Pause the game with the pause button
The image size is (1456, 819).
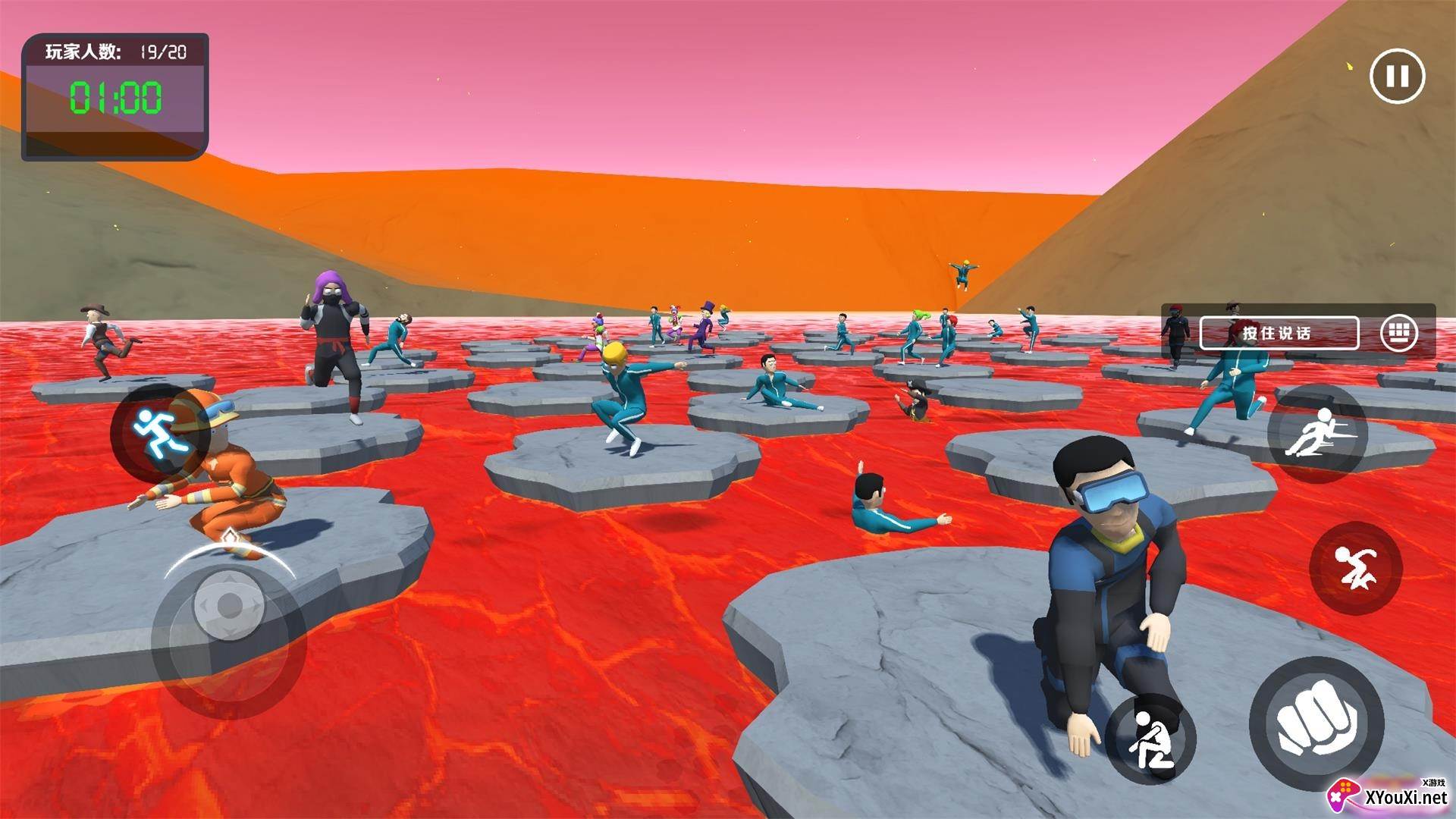pos(1397,76)
